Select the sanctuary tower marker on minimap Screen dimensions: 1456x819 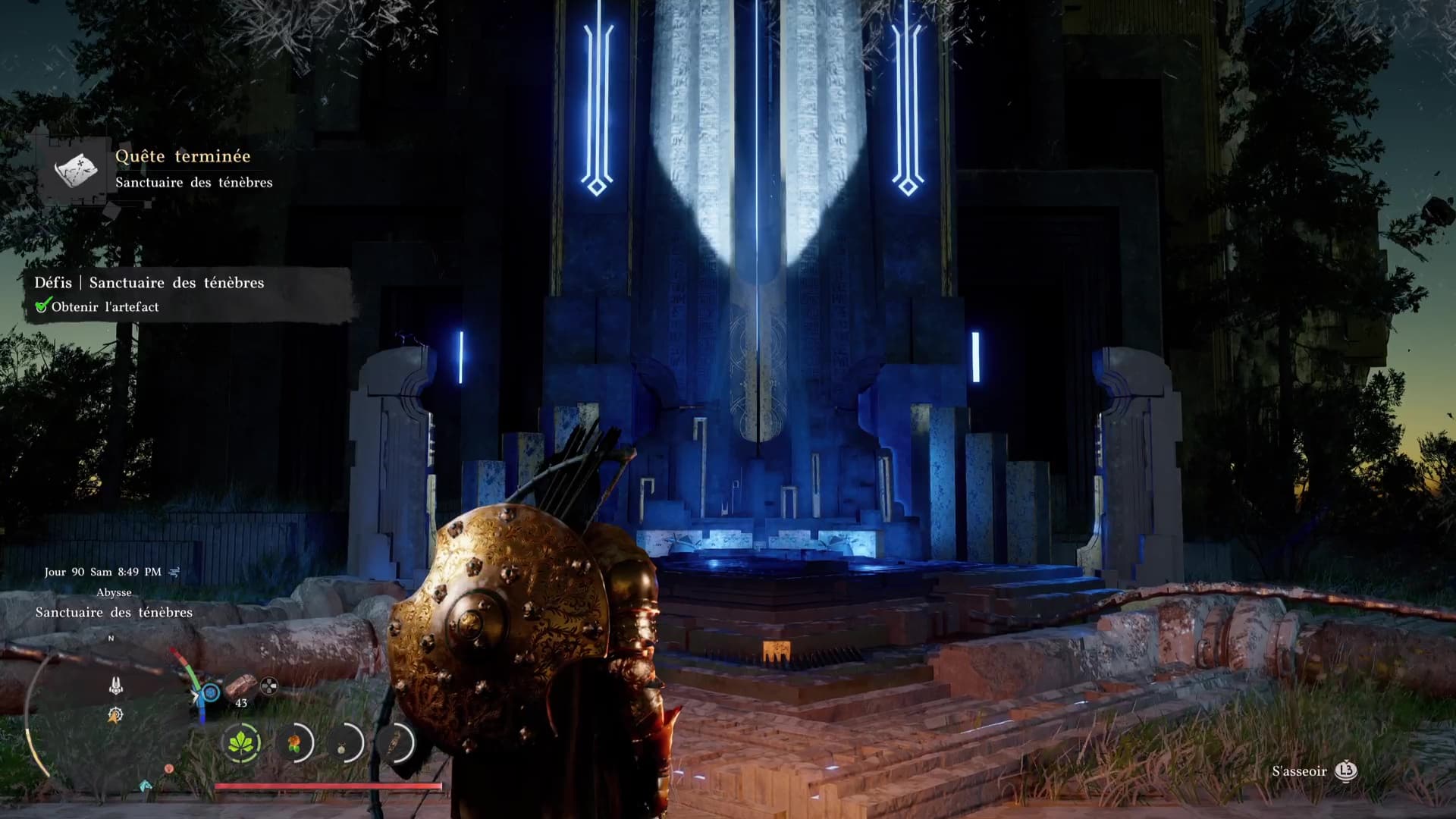pyautogui.click(x=115, y=686)
